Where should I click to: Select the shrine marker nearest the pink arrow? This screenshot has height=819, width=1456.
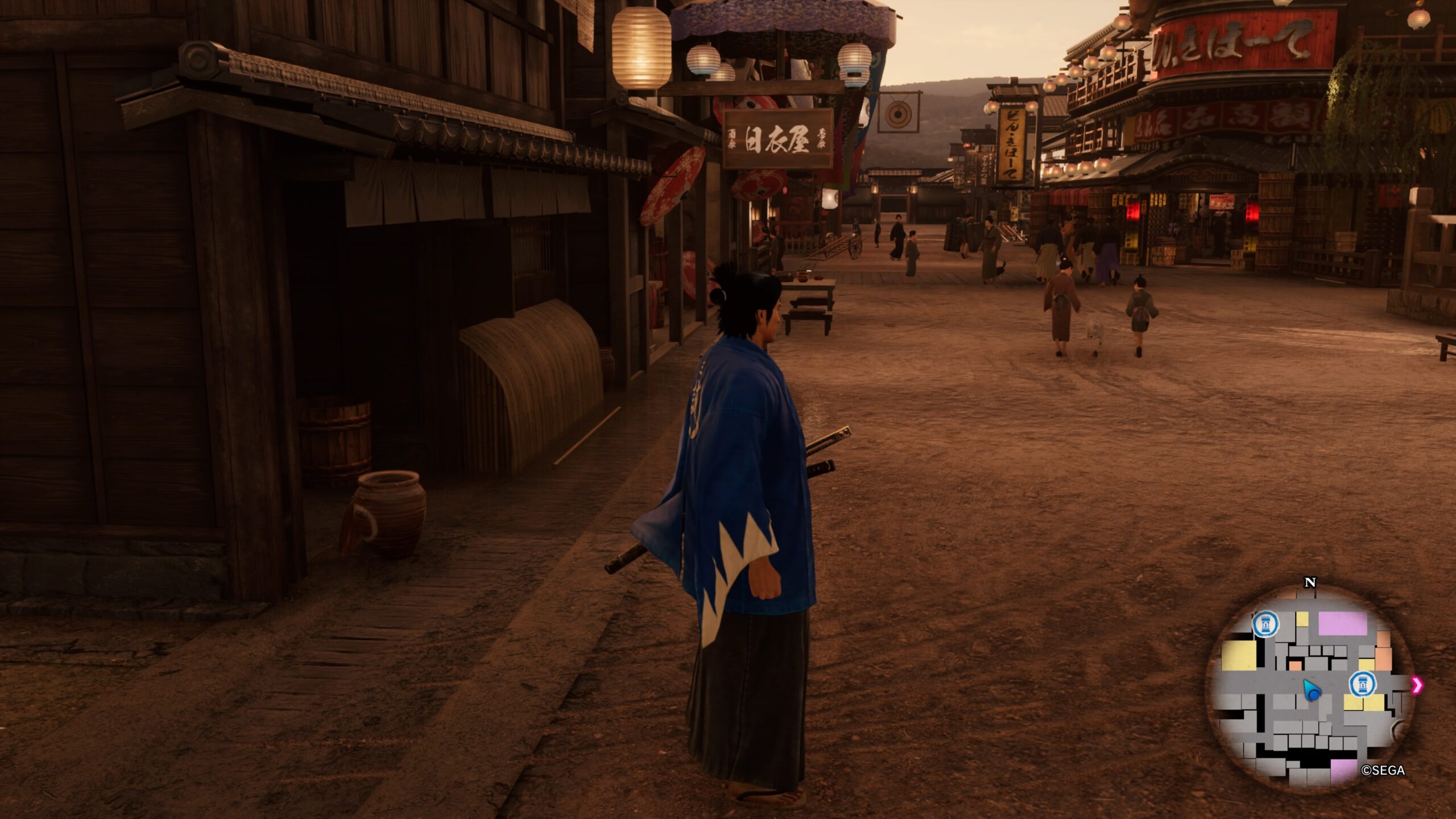click(x=1362, y=684)
